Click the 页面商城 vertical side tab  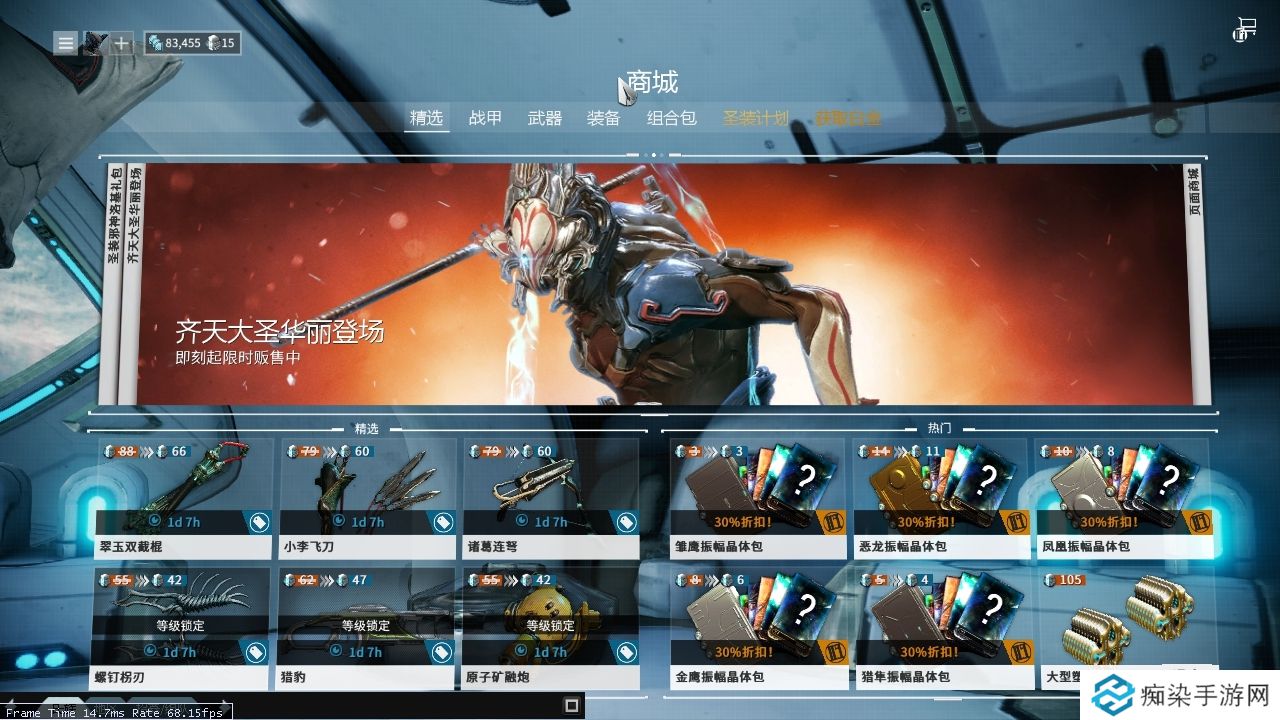point(1194,195)
